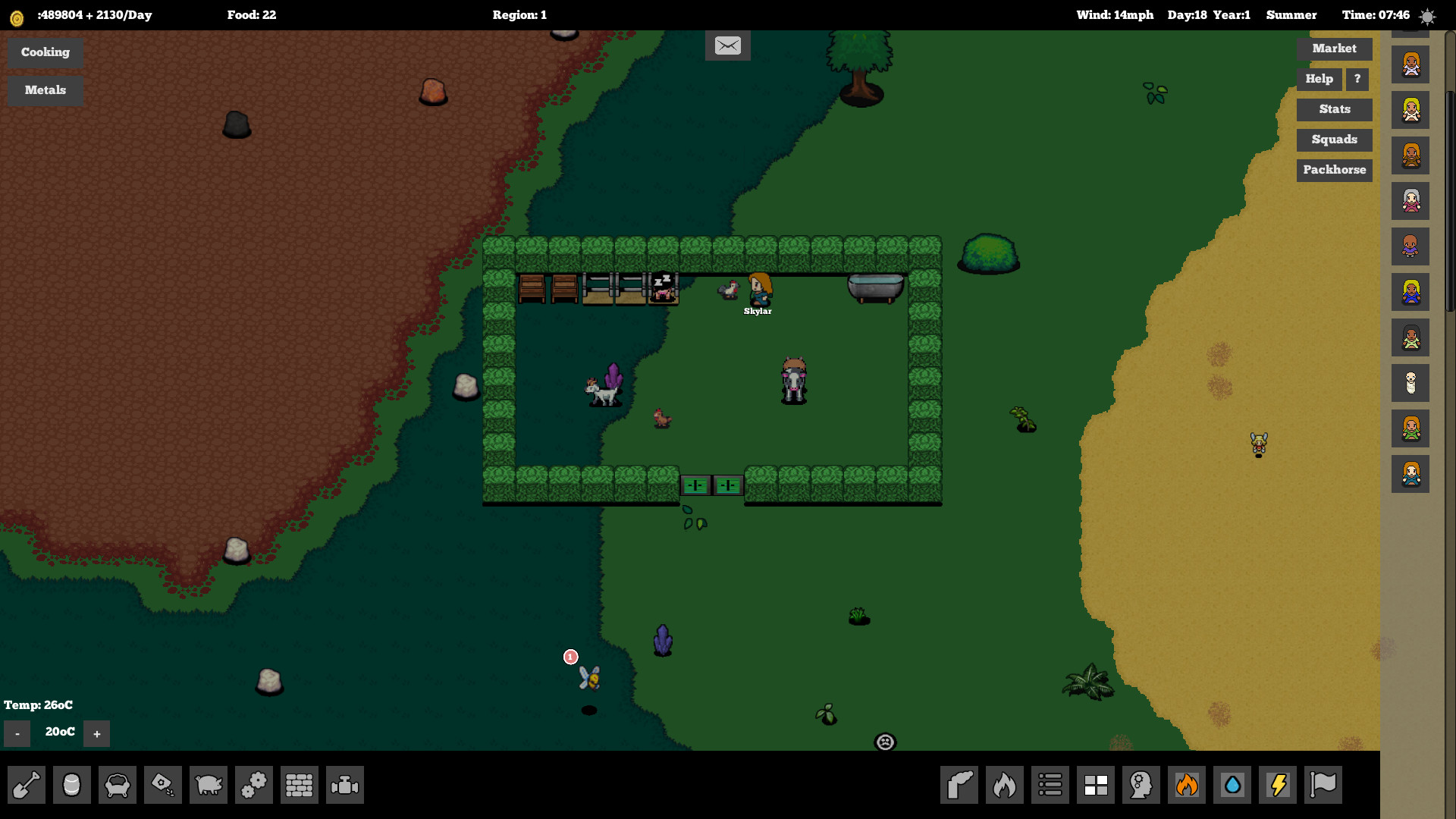The image size is (1456, 819).
Task: Increase the temperature with the plus control
Action: (96, 733)
